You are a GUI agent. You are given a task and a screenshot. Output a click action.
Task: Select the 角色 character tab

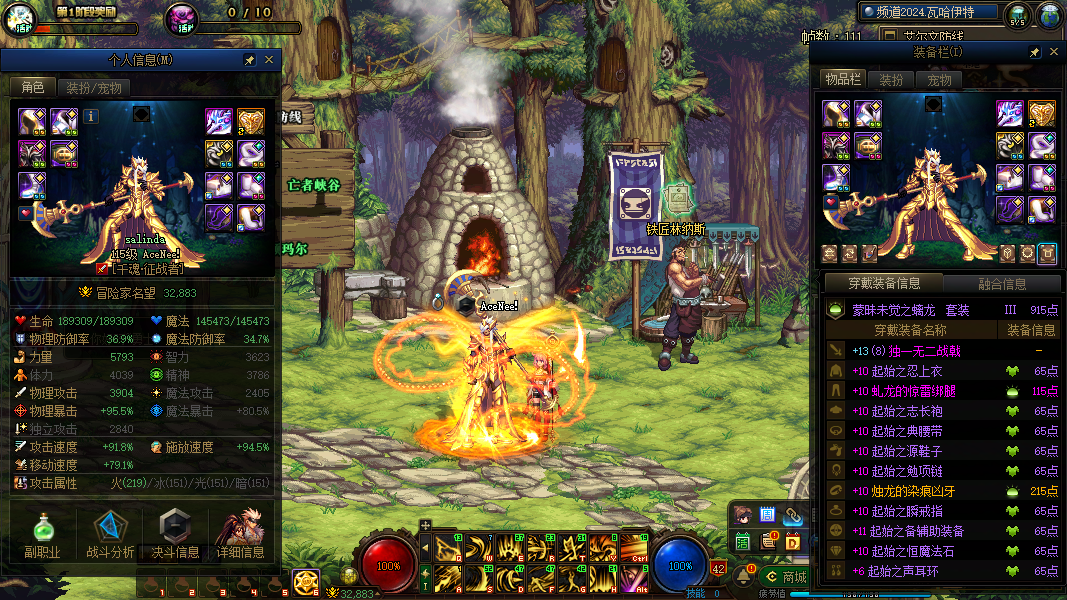pyautogui.click(x=33, y=88)
